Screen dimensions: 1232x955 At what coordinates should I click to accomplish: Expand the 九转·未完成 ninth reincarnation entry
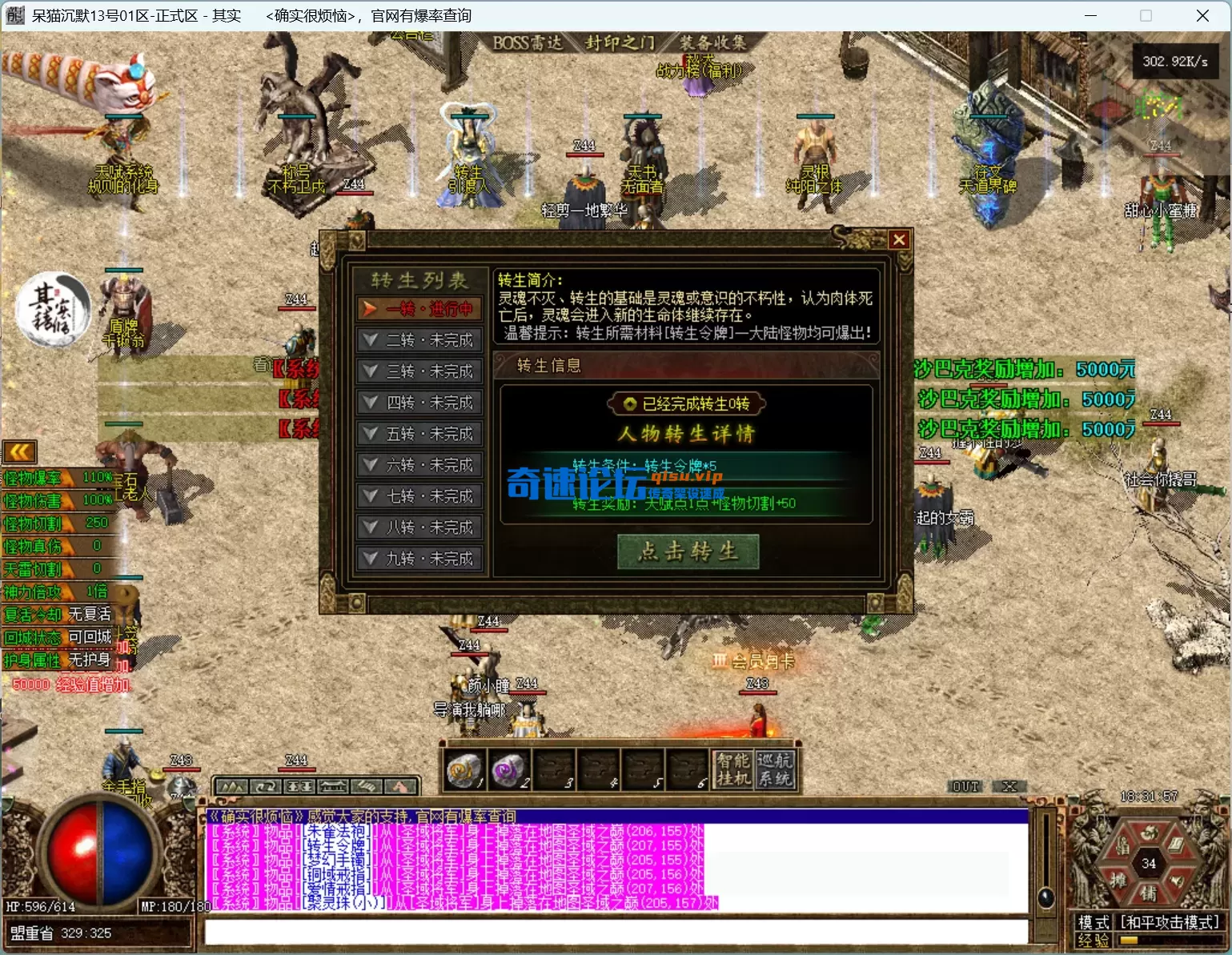[419, 558]
